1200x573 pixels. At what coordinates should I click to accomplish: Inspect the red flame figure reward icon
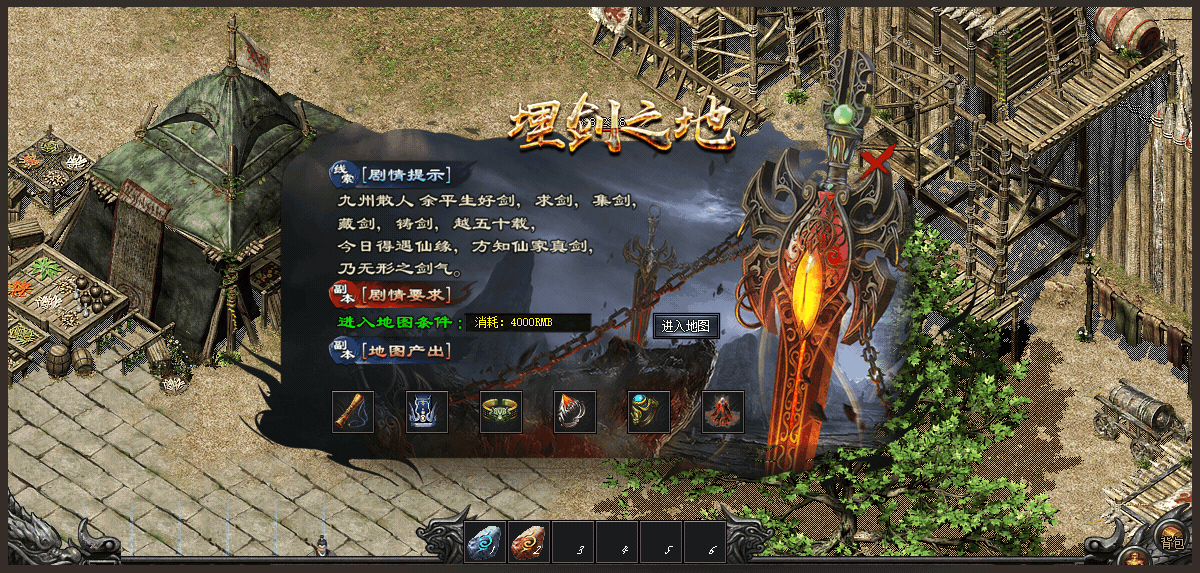click(723, 412)
